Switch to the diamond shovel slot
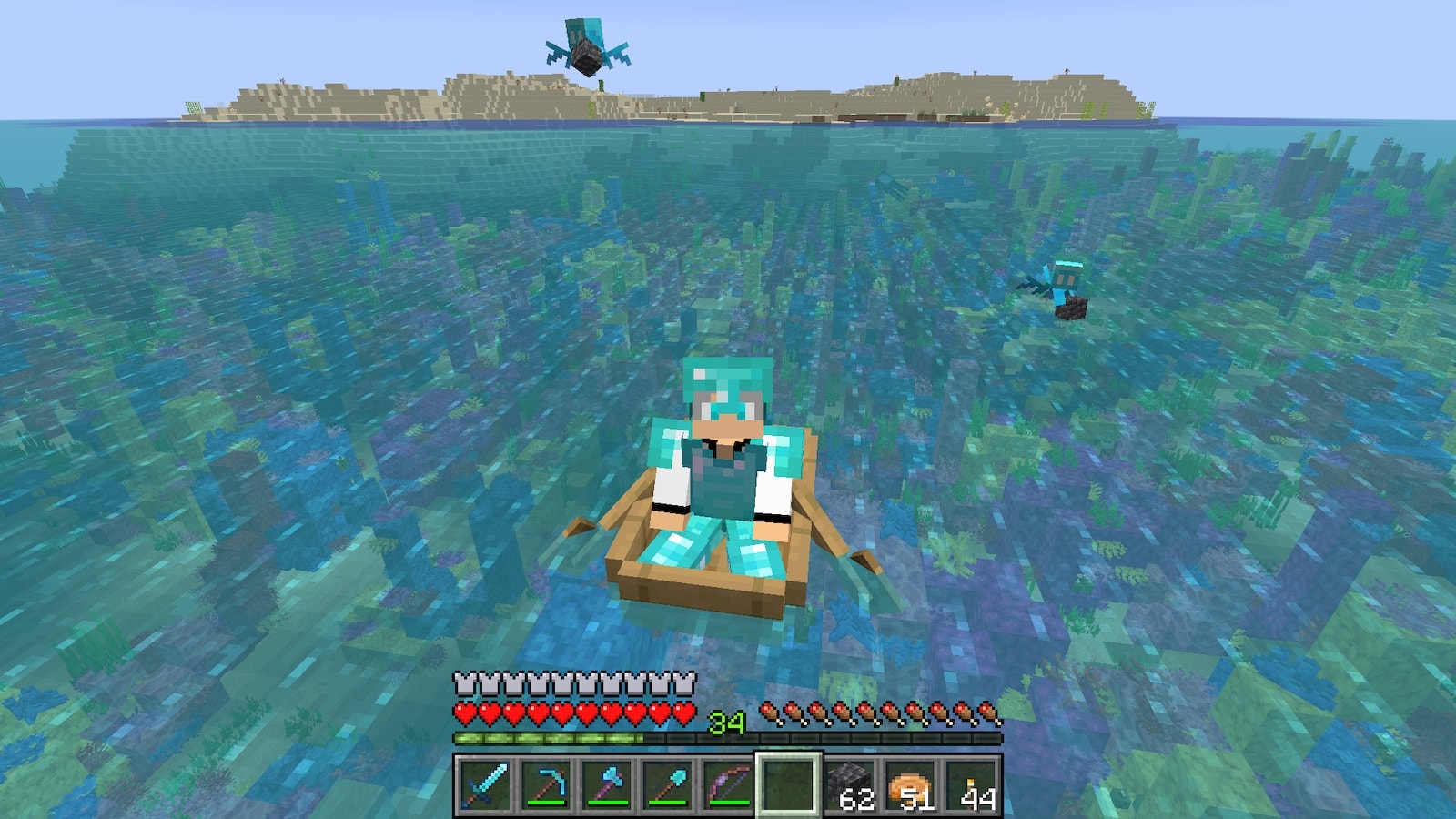This screenshot has width=1456, height=819. (667, 784)
